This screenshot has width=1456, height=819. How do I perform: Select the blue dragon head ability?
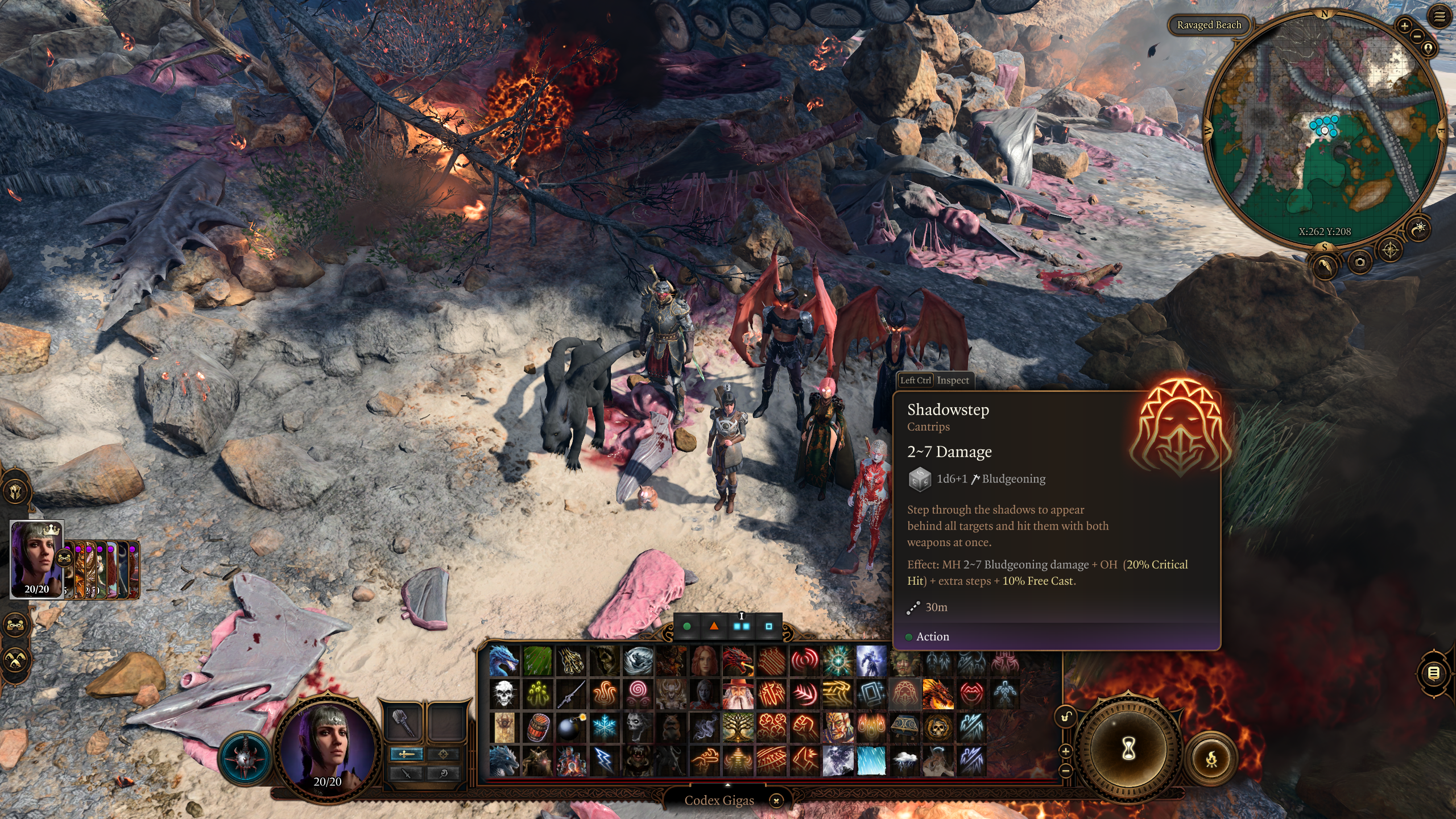504,661
